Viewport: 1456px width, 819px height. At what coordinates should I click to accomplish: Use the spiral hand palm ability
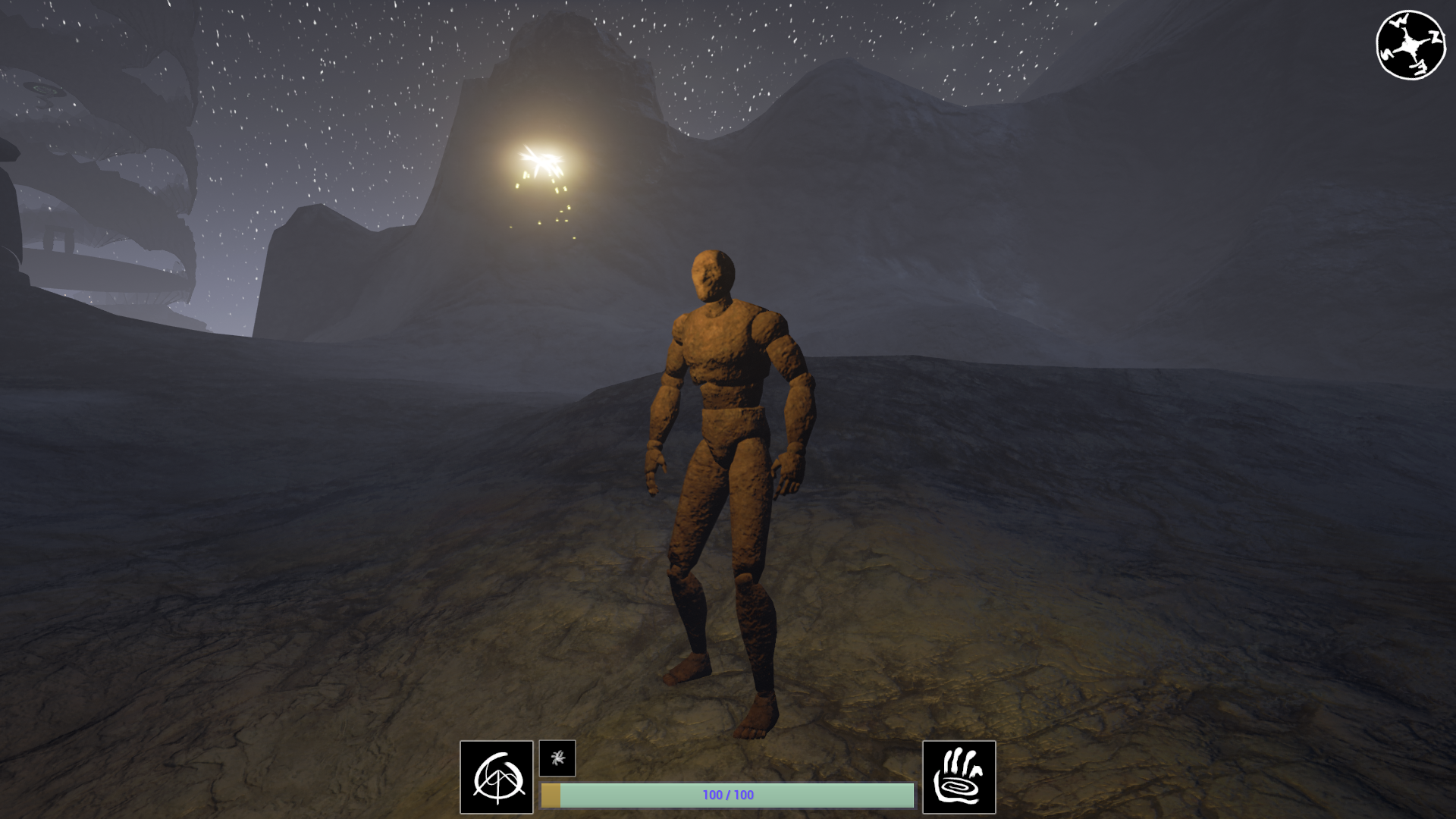[959, 777]
